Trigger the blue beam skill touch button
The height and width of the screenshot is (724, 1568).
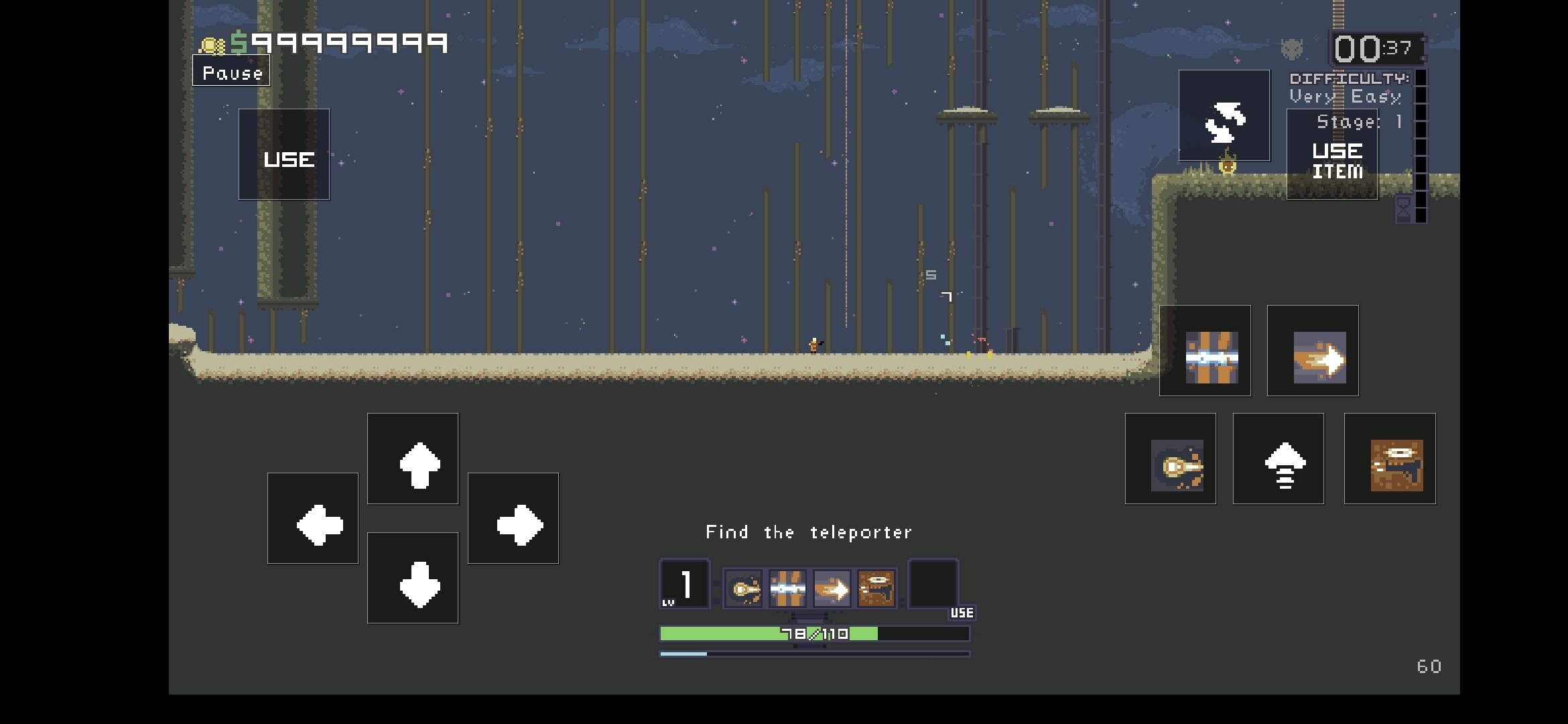point(1205,351)
